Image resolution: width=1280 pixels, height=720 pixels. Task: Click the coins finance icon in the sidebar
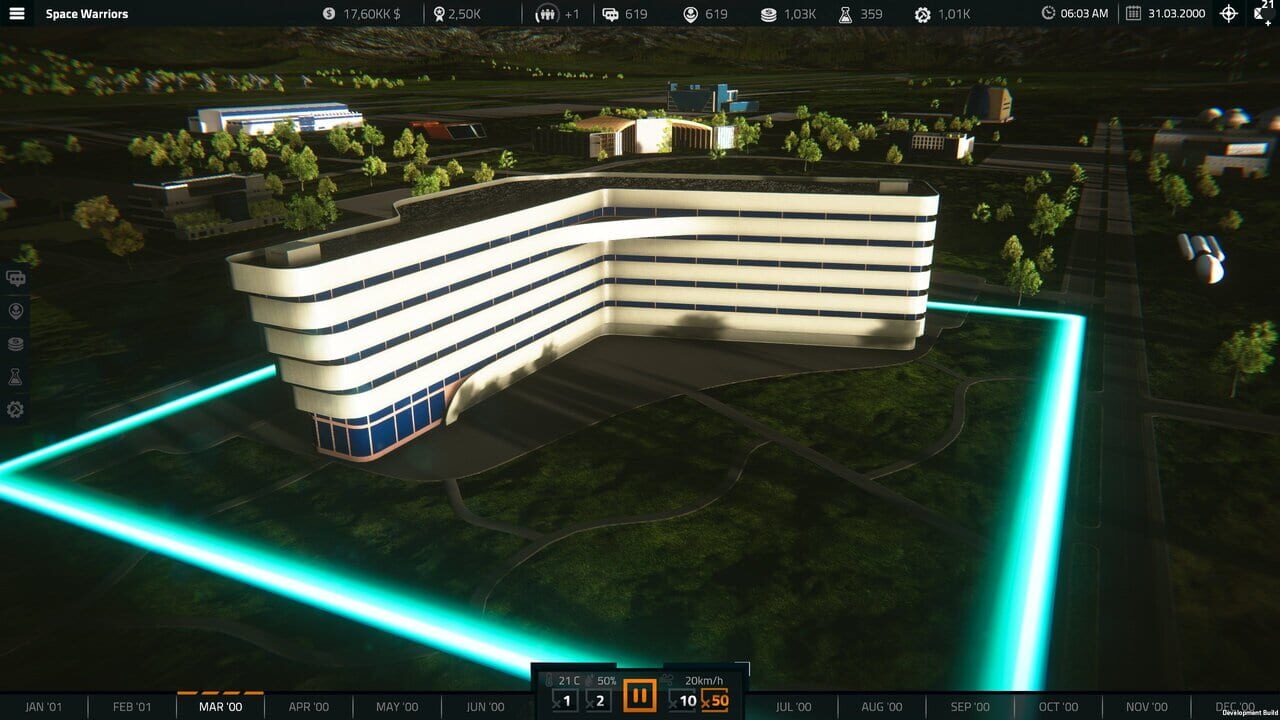pyautogui.click(x=15, y=343)
